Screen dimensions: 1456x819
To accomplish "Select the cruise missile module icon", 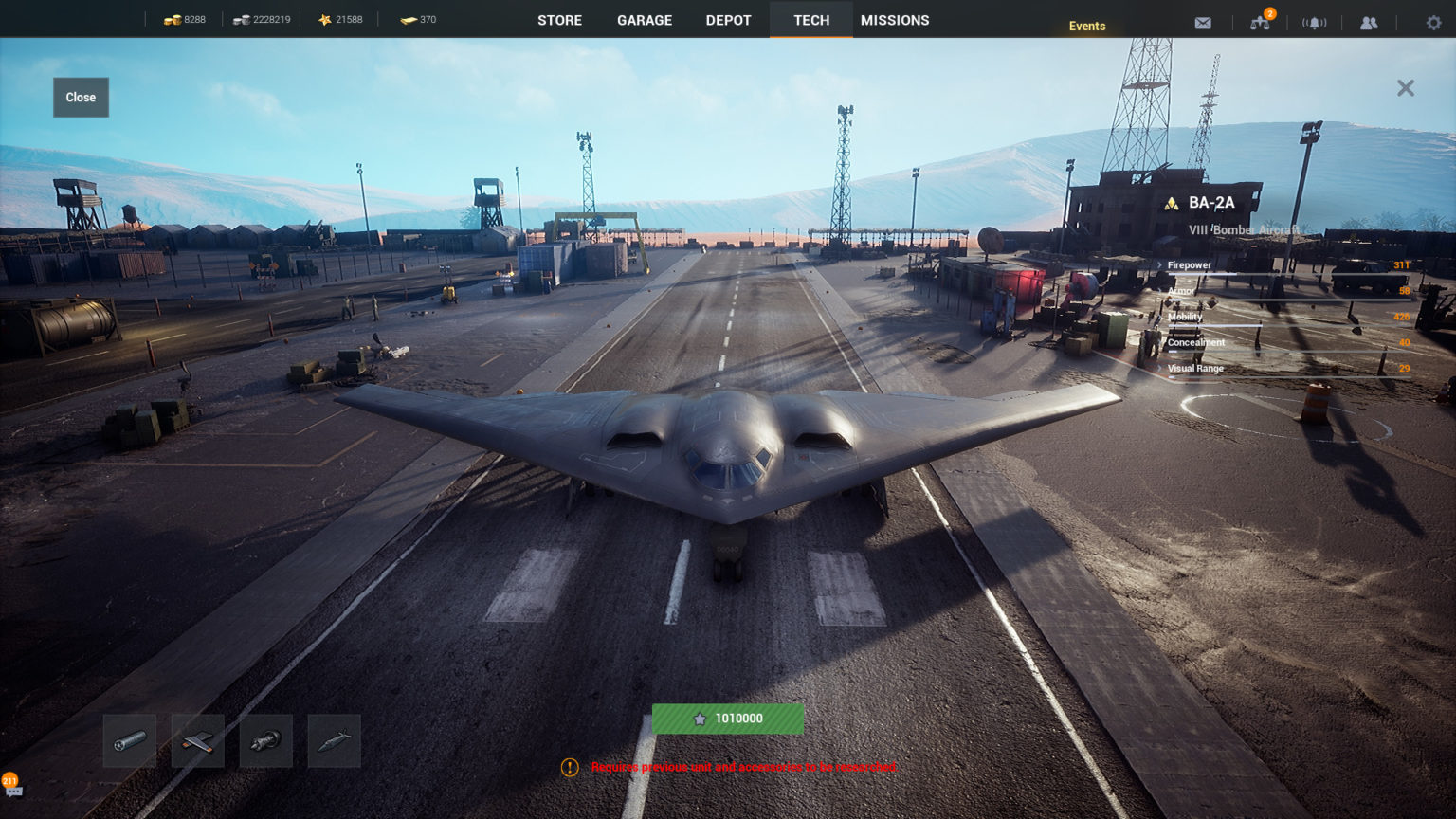I will pyautogui.click(x=335, y=740).
